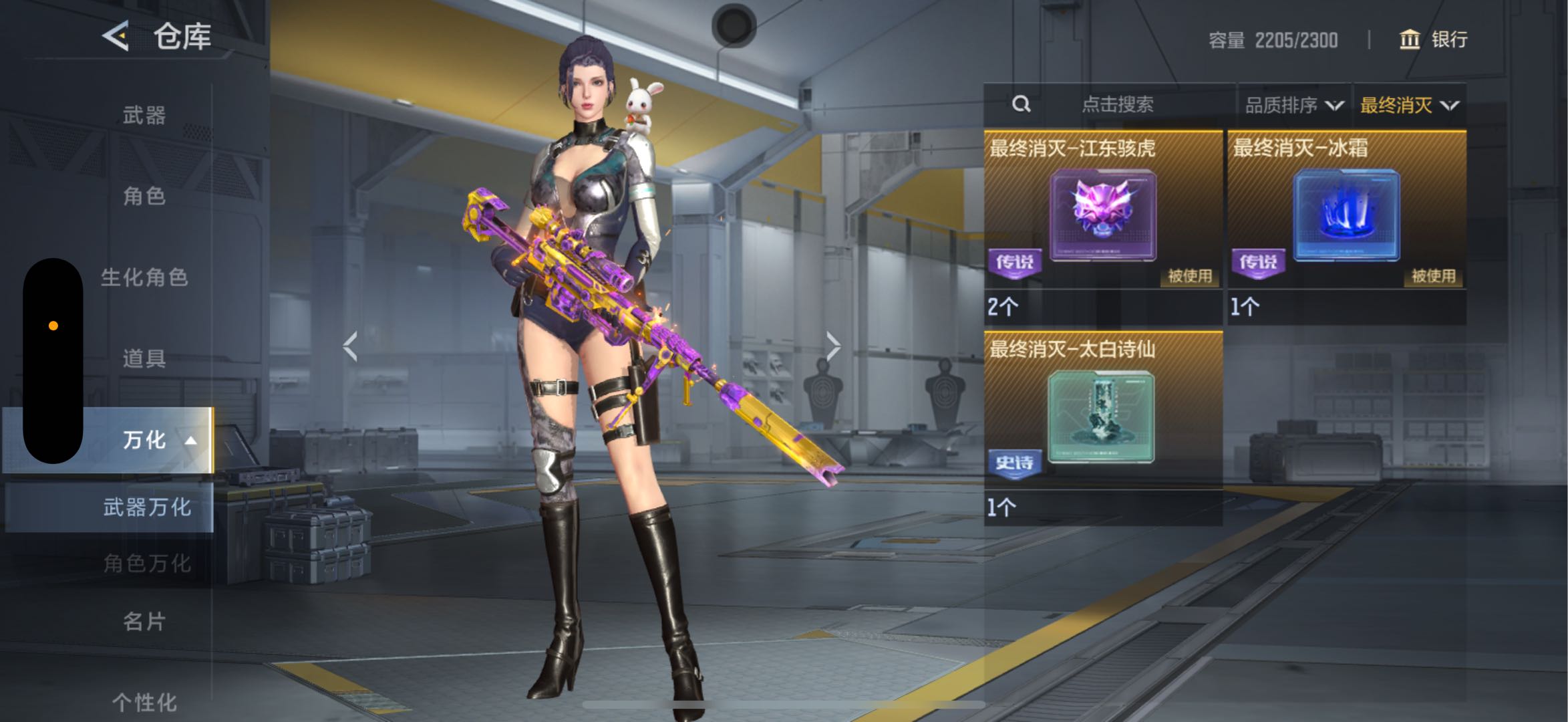This screenshot has height=722, width=1568.
Task: Choose the 角色万化 subcategory
Action: point(146,564)
